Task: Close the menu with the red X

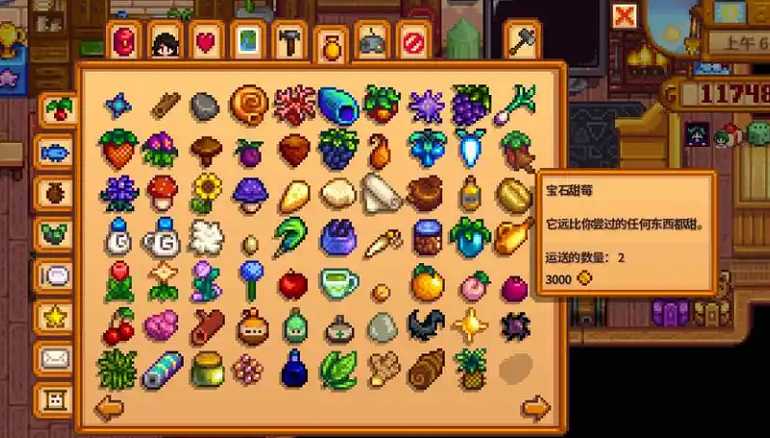Action: coord(625,15)
